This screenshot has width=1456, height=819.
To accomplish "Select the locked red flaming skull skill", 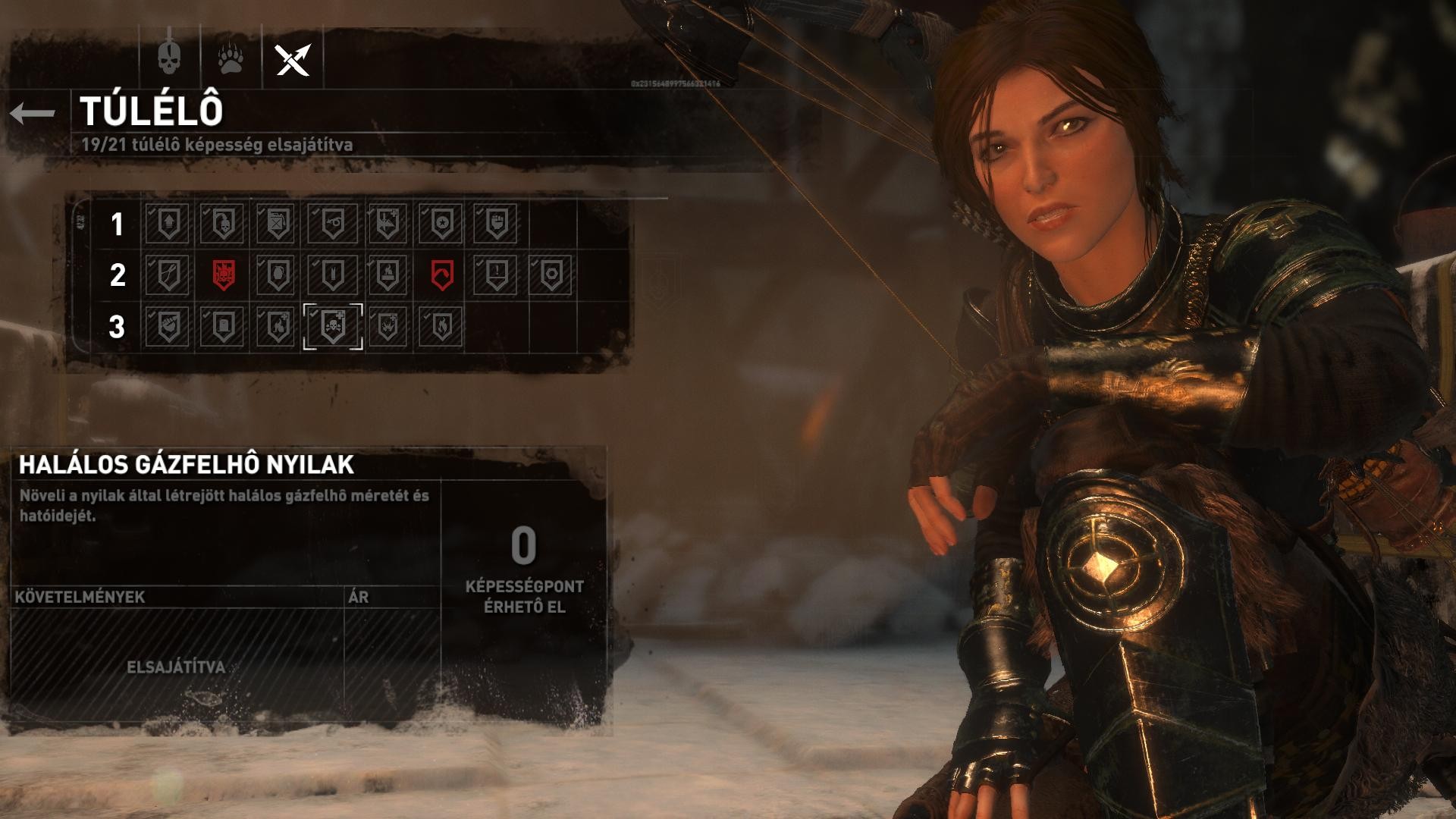I will coord(223,275).
